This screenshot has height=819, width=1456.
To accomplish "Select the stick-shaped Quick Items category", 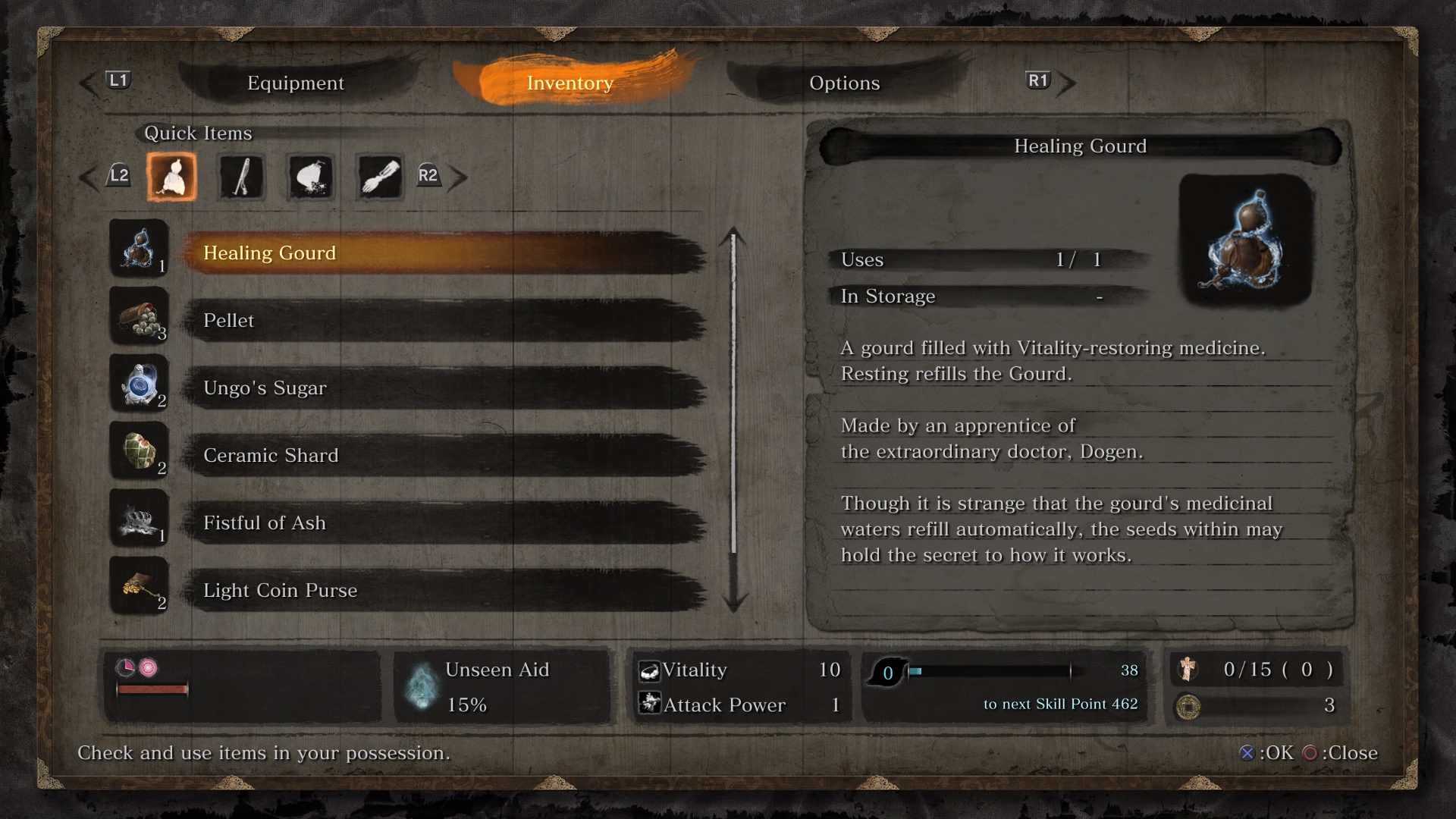I will point(241,177).
